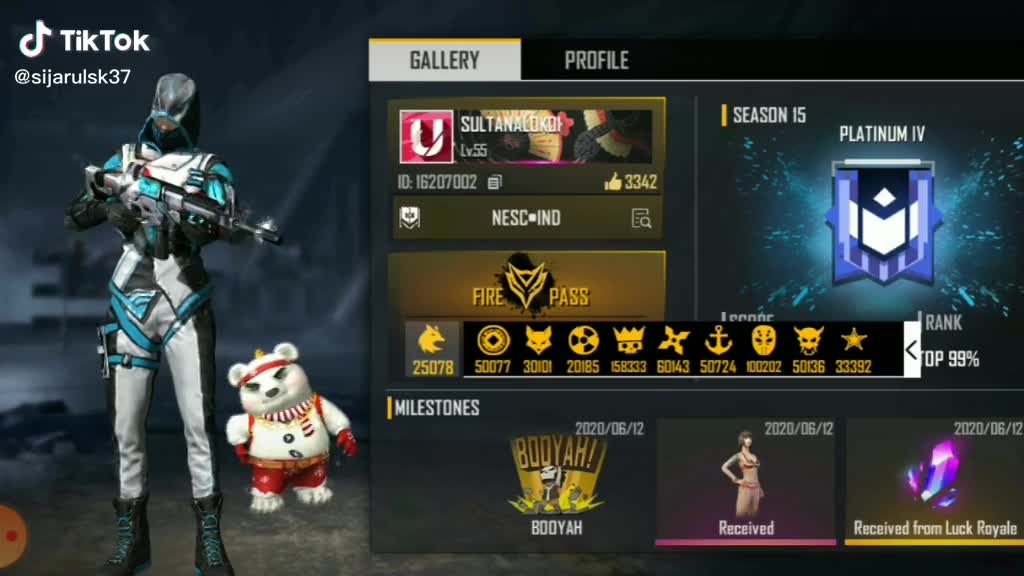Switch to the Gallery tab
This screenshot has height=576, width=1024.
(x=444, y=60)
